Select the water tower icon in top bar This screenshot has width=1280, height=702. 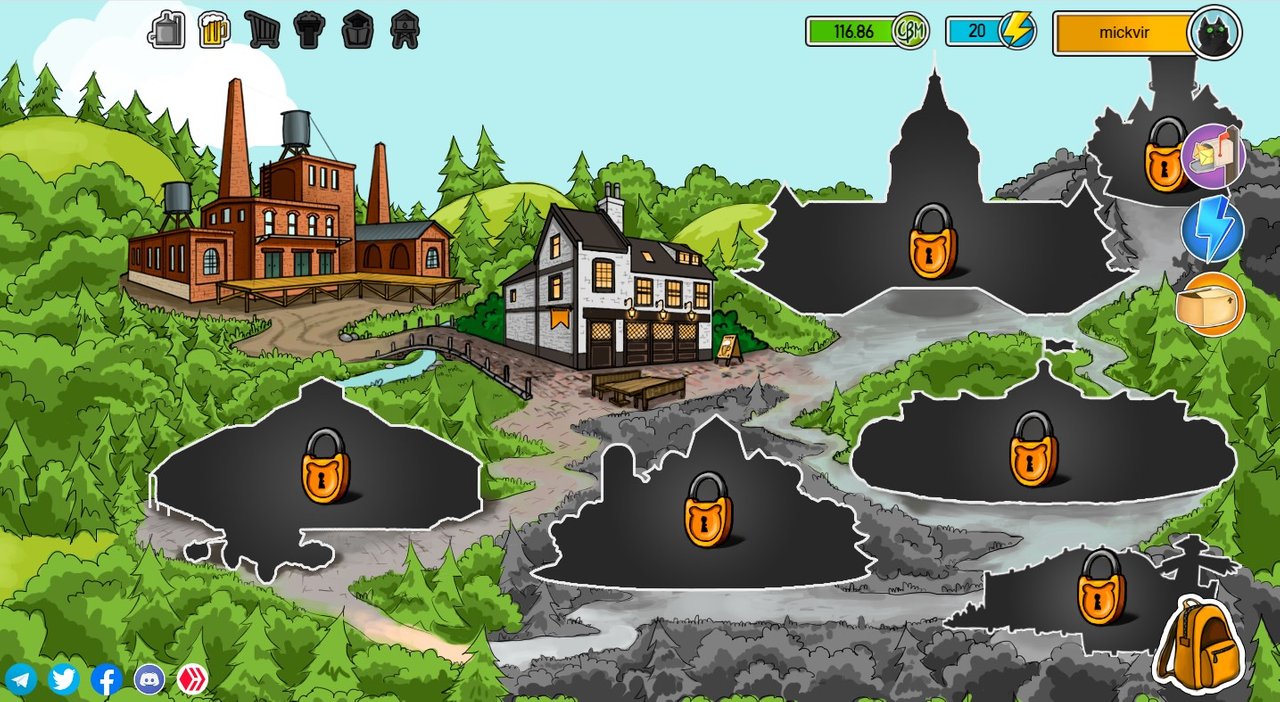[405, 30]
